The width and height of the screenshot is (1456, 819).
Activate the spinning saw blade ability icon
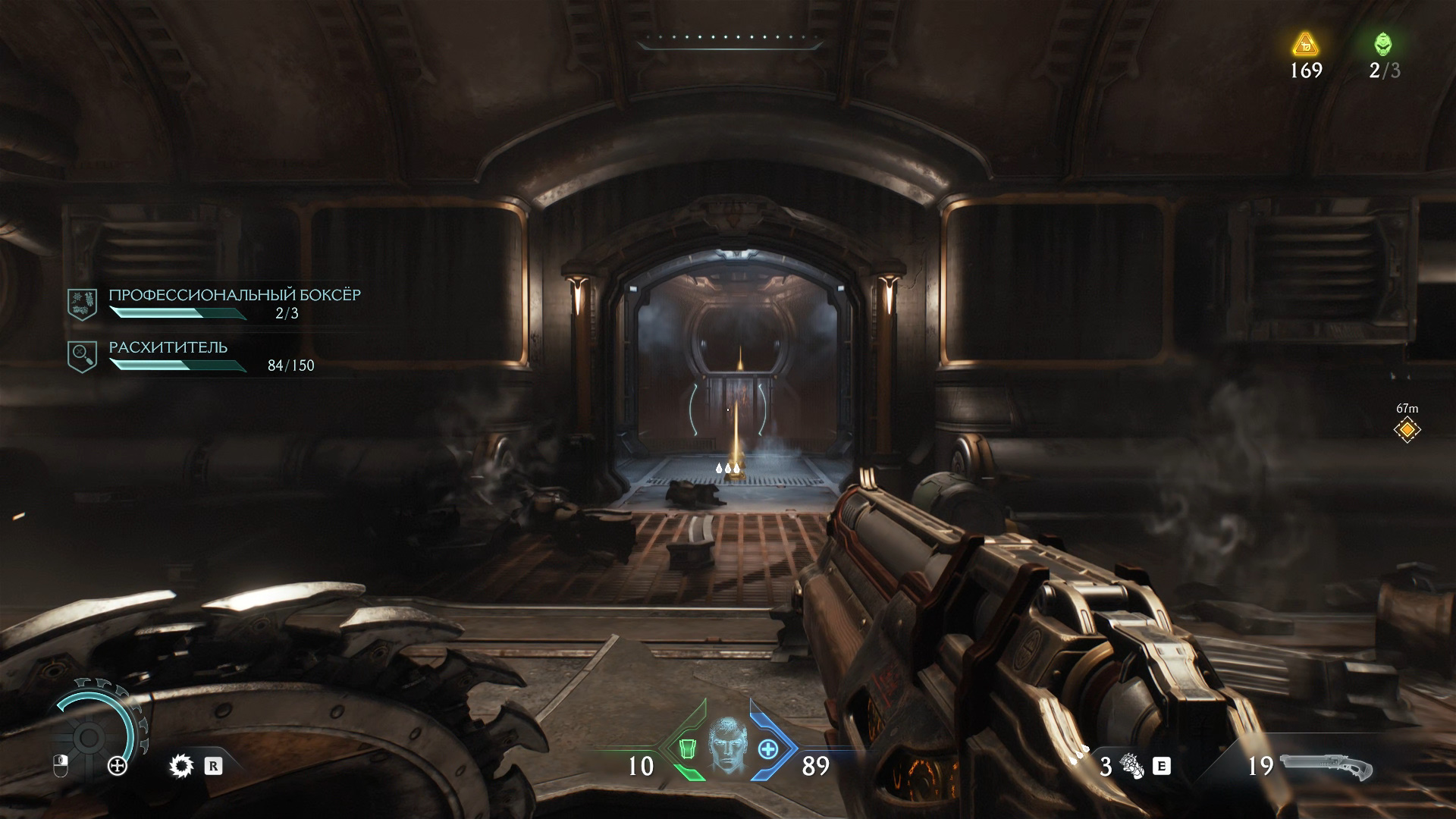click(x=181, y=766)
